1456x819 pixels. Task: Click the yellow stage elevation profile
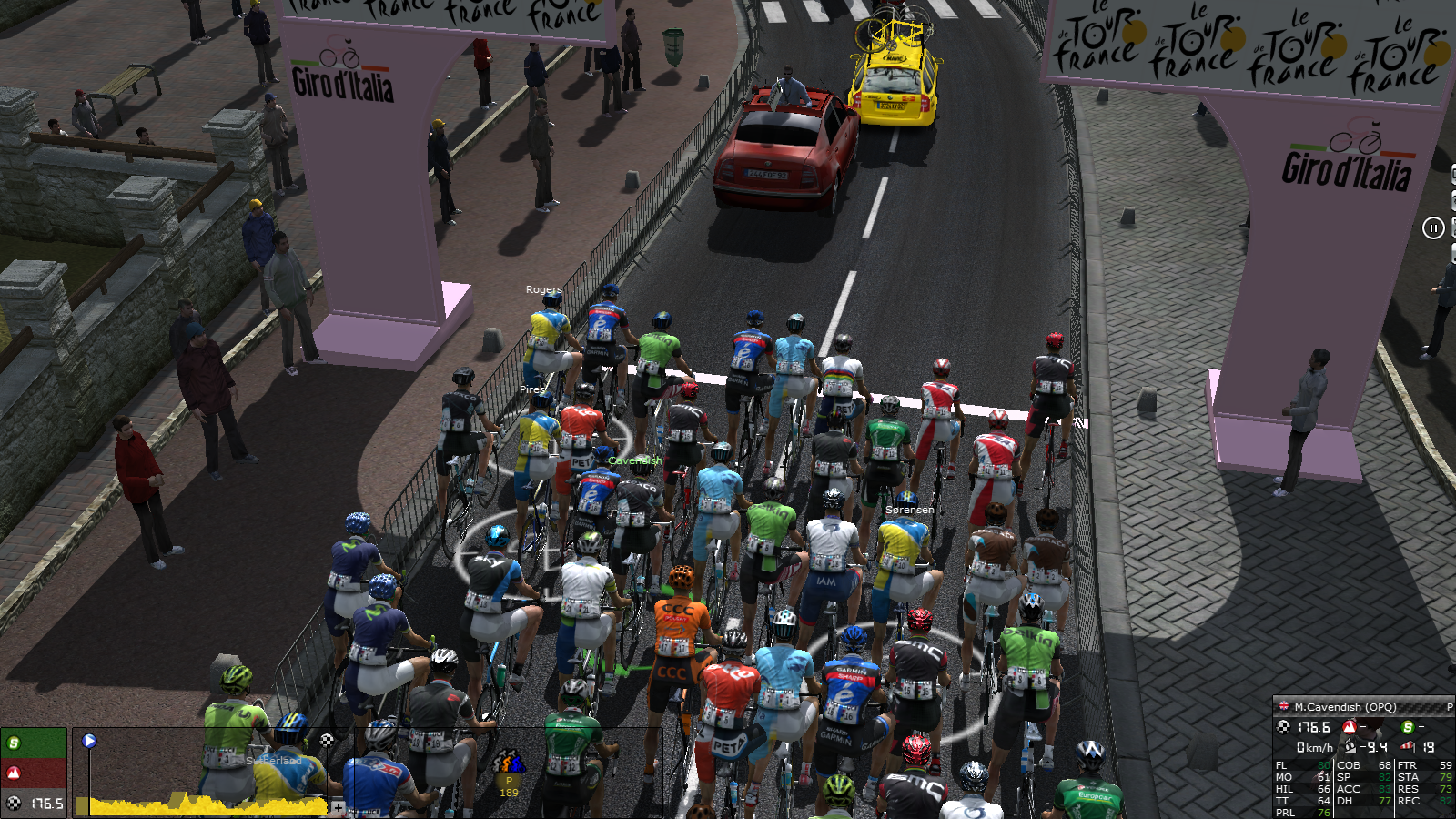click(x=209, y=804)
